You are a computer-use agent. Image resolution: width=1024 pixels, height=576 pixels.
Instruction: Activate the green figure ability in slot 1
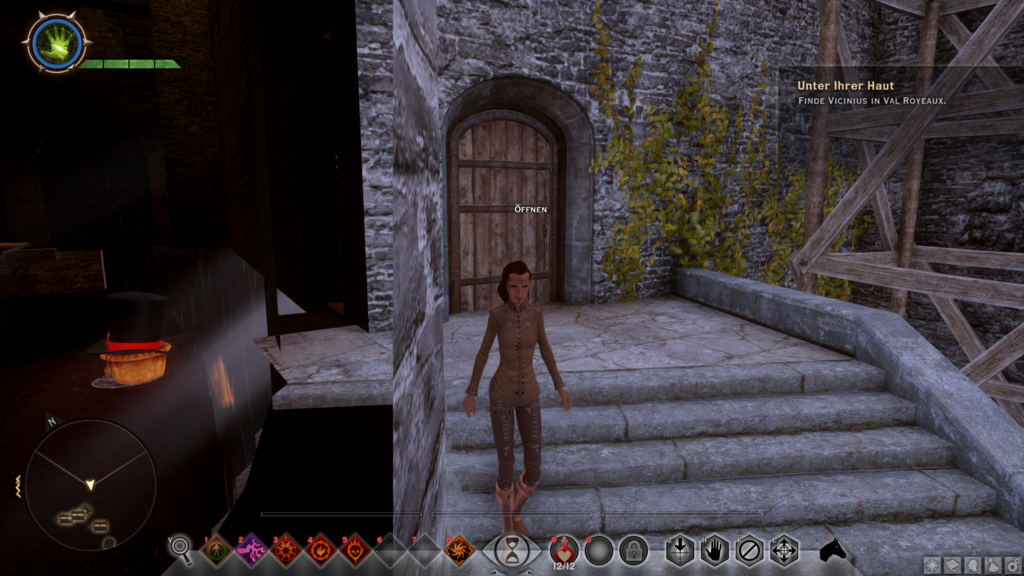(x=217, y=549)
